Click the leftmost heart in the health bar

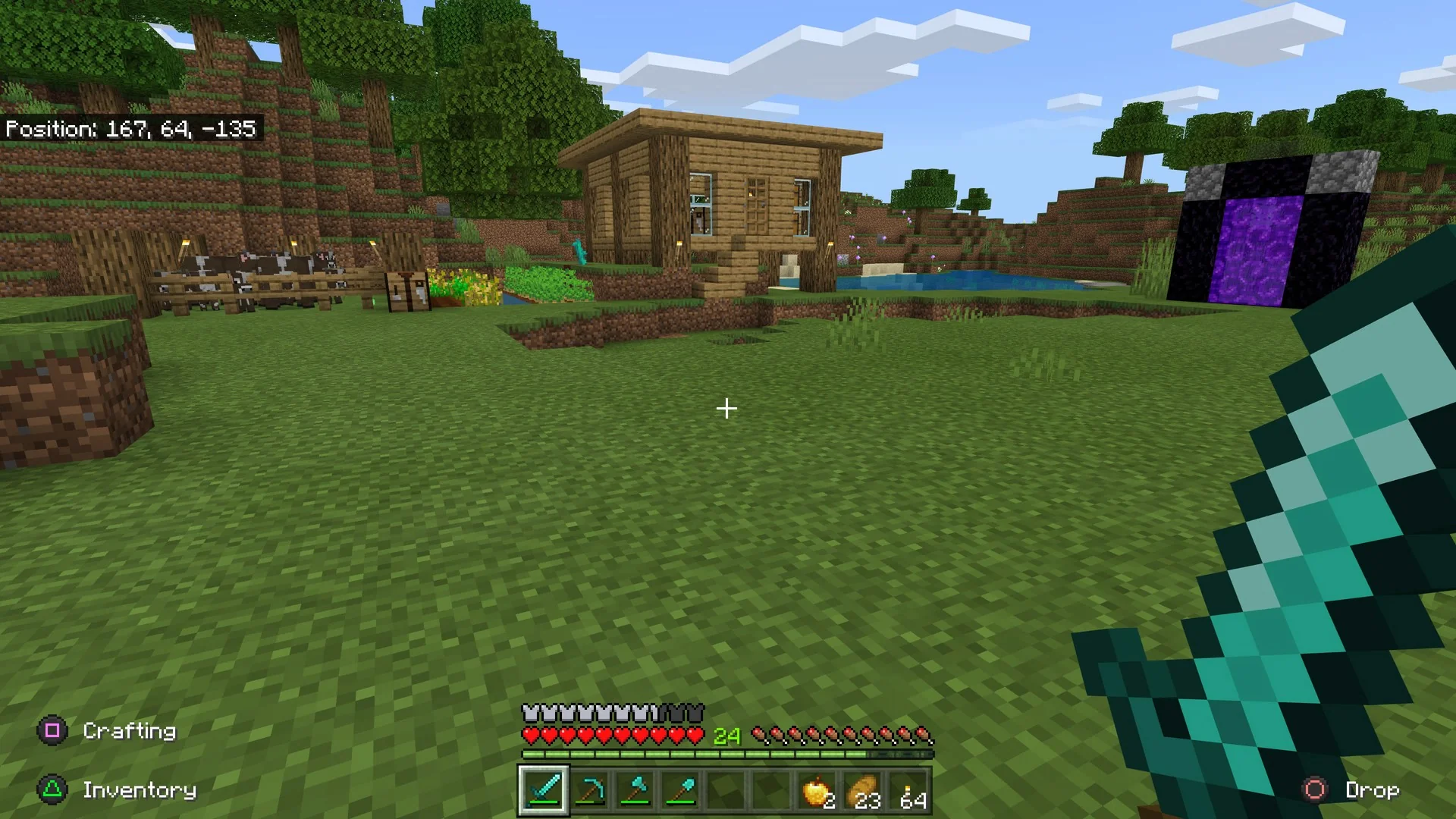coord(529,734)
